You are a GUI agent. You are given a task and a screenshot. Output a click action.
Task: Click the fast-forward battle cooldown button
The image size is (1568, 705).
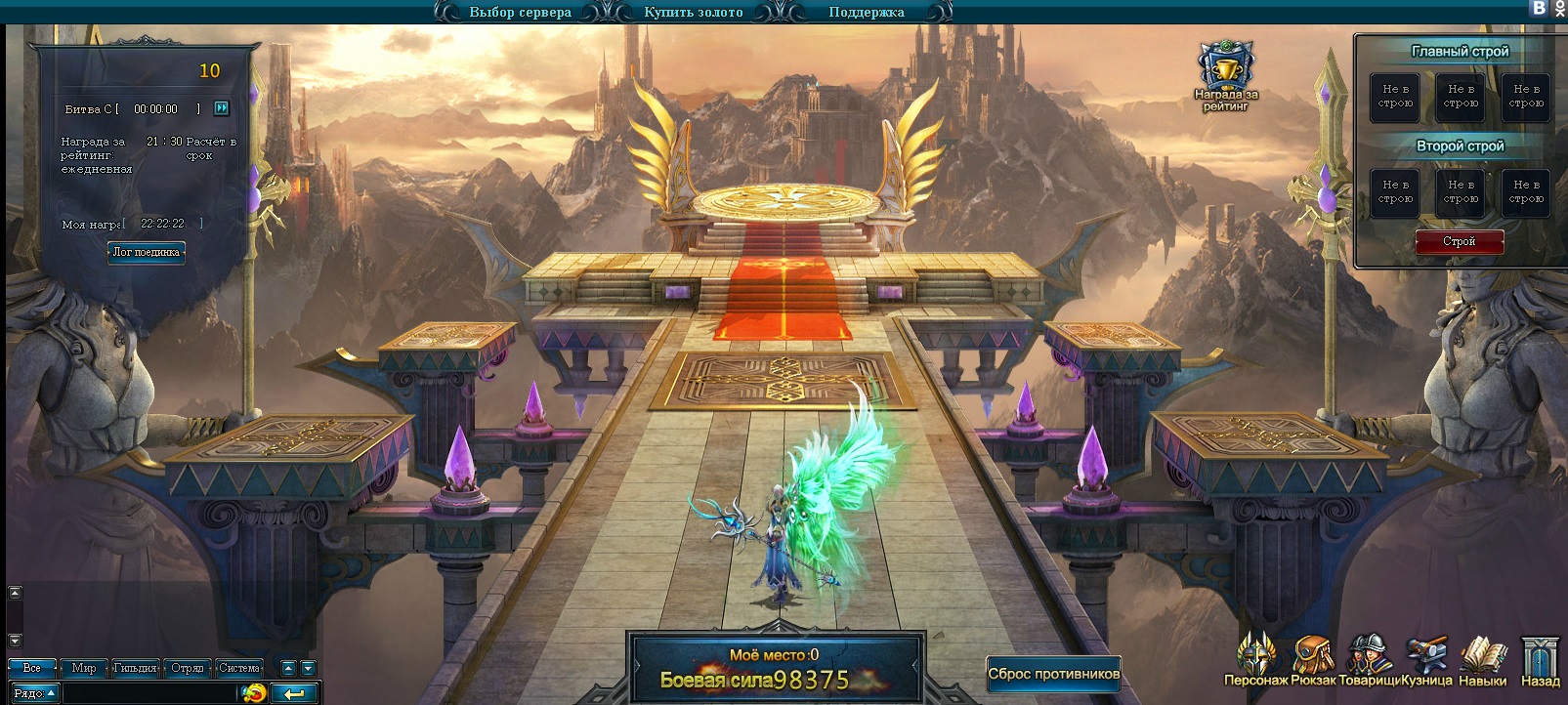[x=222, y=108]
